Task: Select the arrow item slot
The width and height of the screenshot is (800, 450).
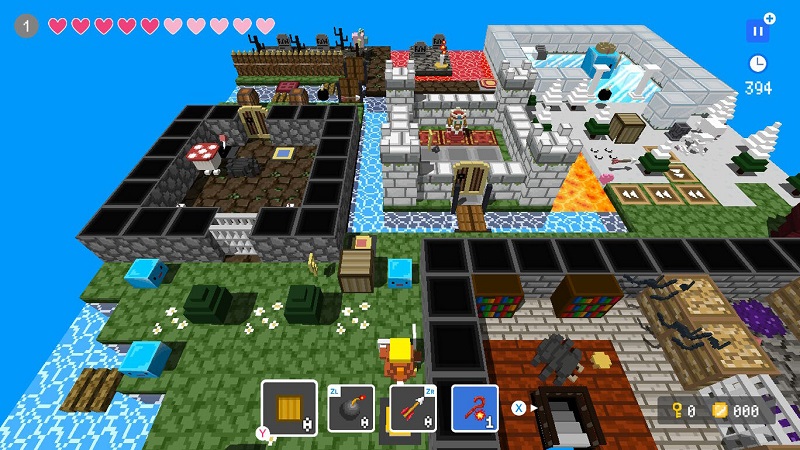Action: tap(413, 409)
